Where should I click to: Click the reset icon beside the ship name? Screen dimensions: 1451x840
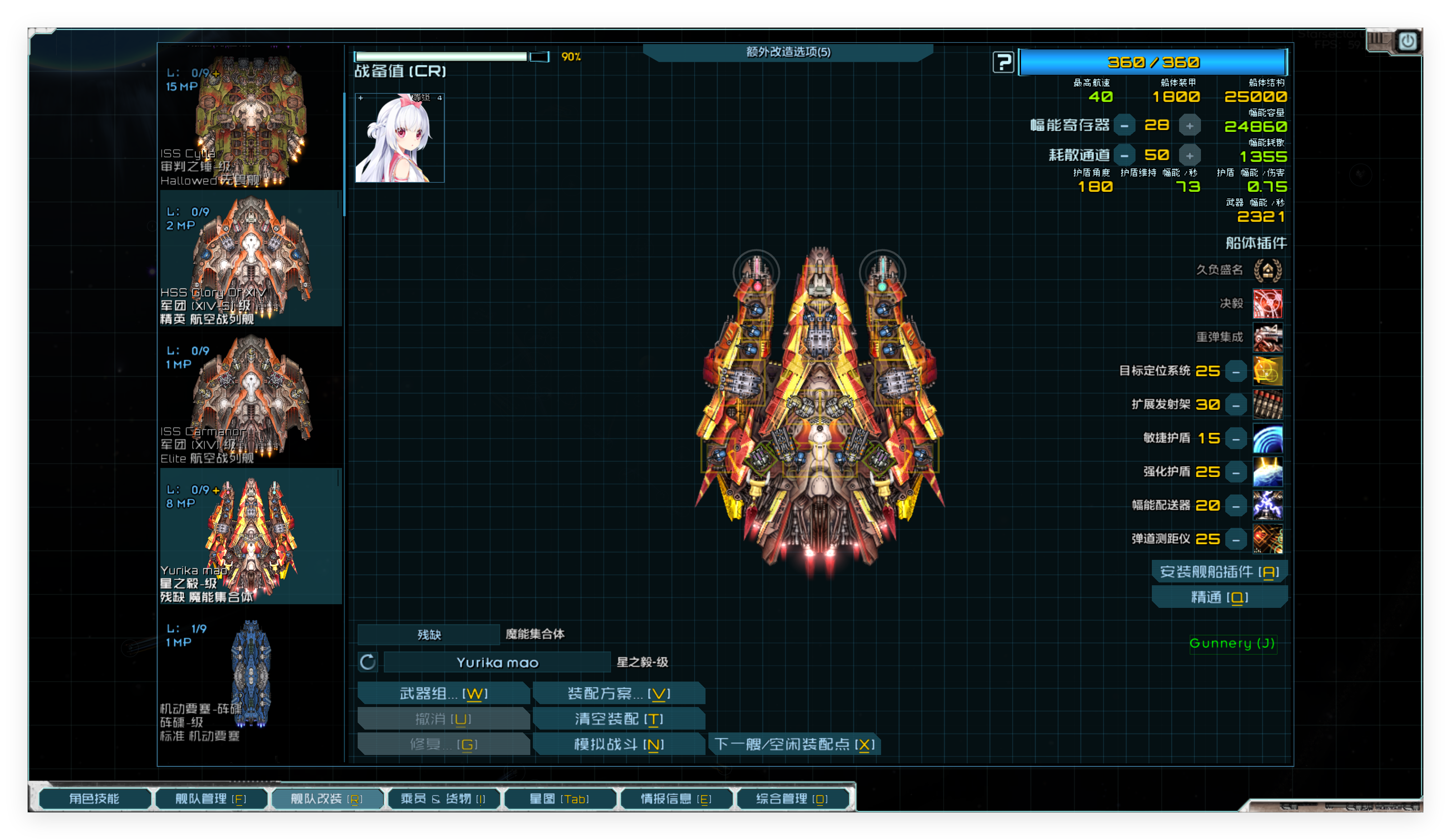(x=367, y=662)
